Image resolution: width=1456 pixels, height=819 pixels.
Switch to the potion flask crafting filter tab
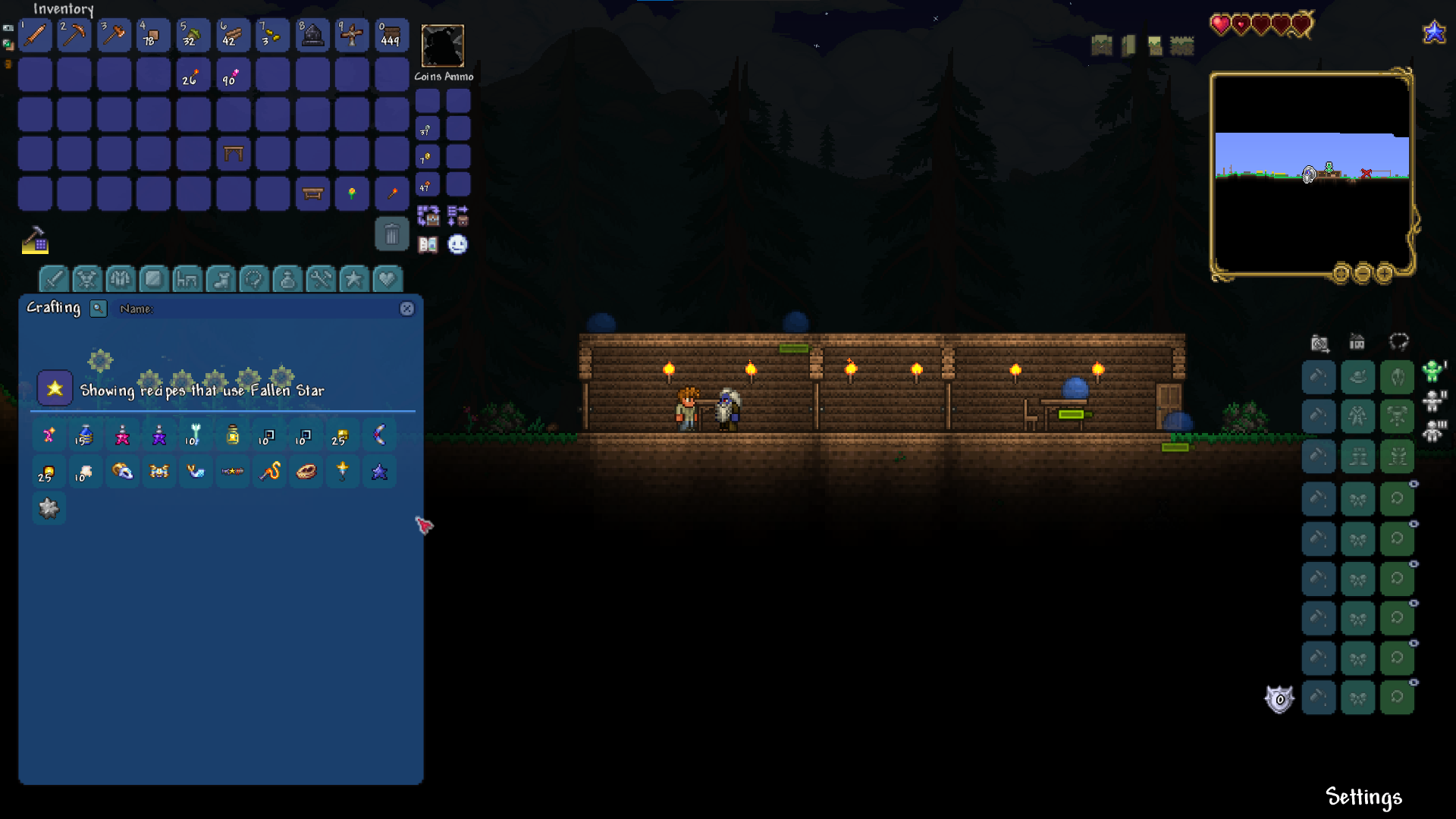pos(287,279)
